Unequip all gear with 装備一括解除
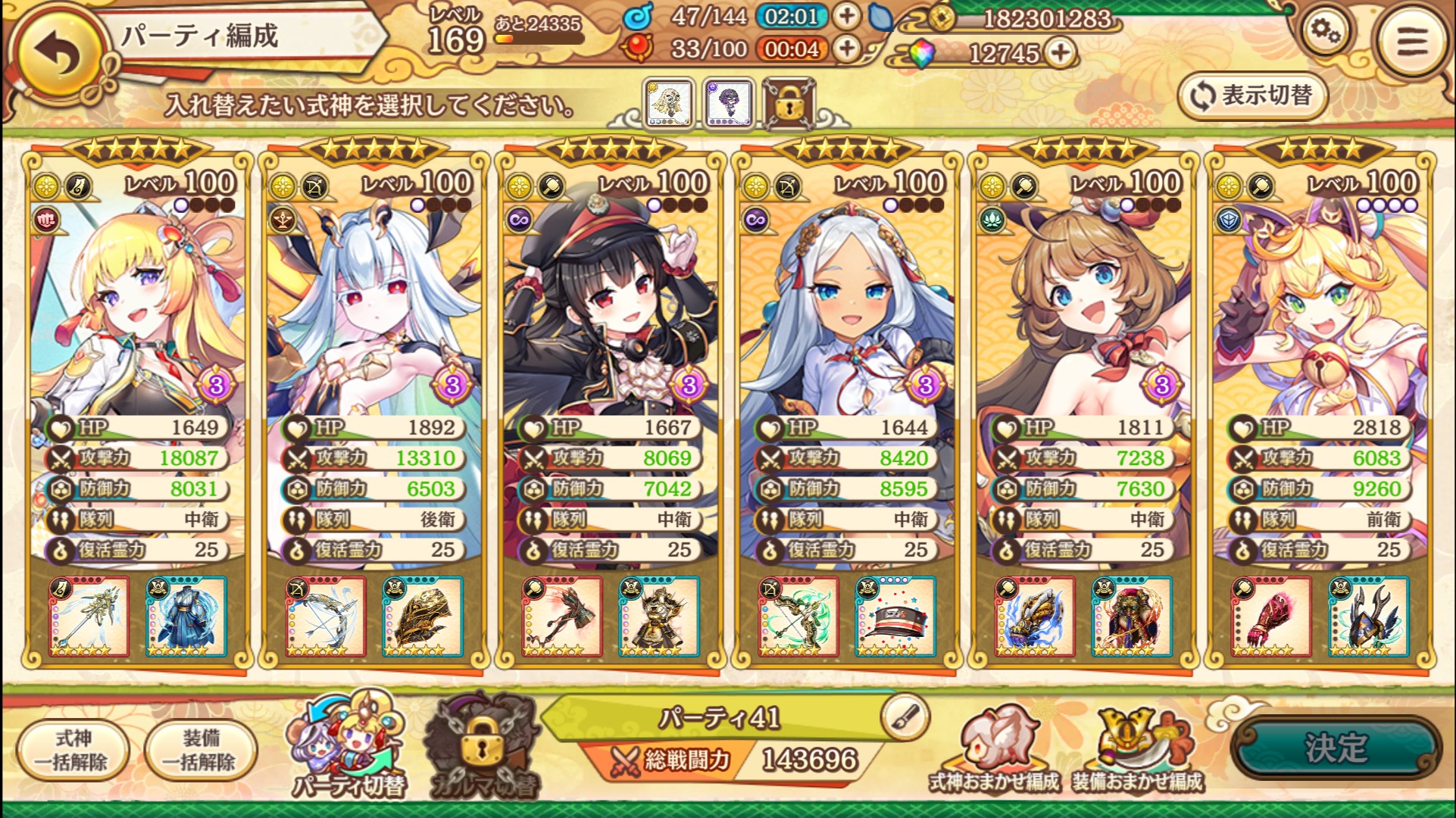 click(x=201, y=750)
